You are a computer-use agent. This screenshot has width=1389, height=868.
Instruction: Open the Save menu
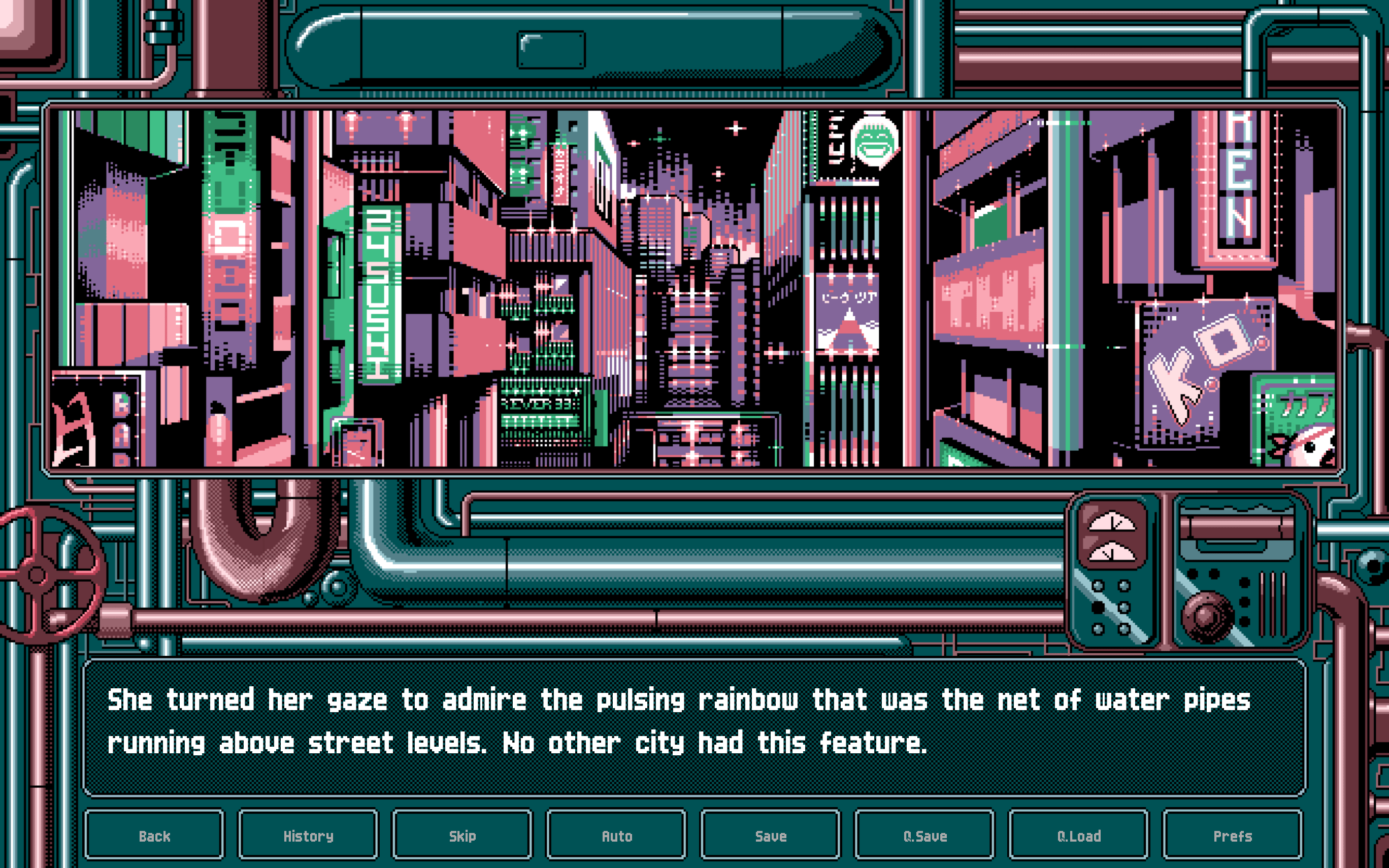point(770,836)
